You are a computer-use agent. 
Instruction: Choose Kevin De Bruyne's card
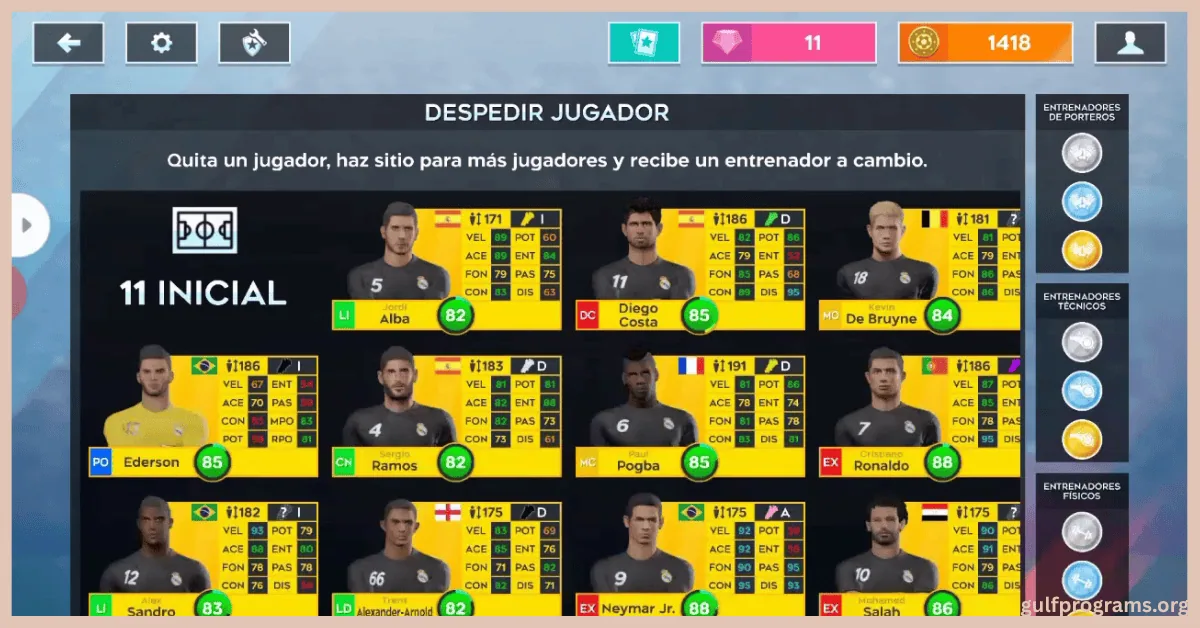920,268
